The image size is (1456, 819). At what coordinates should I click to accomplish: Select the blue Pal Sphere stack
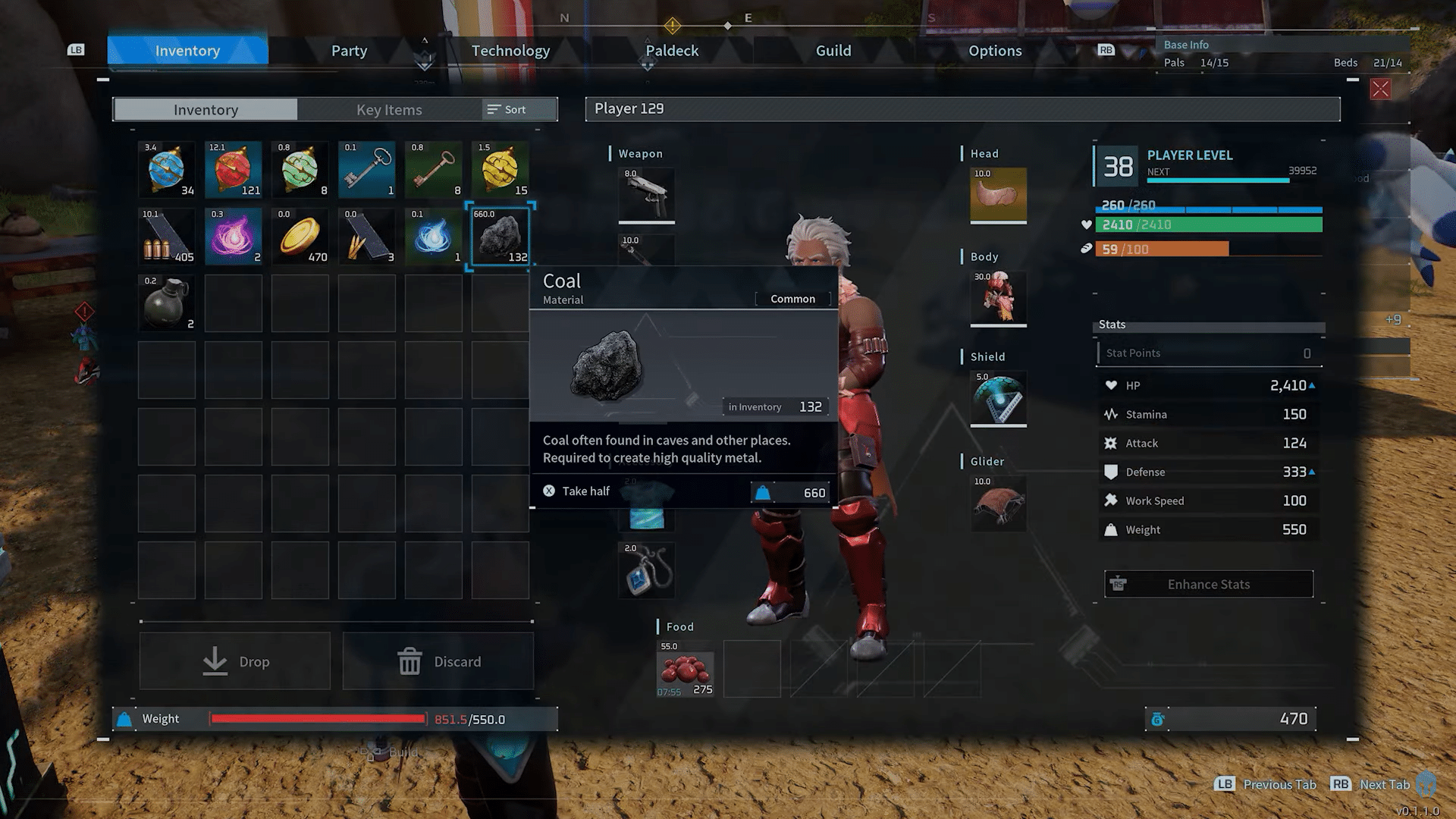166,169
